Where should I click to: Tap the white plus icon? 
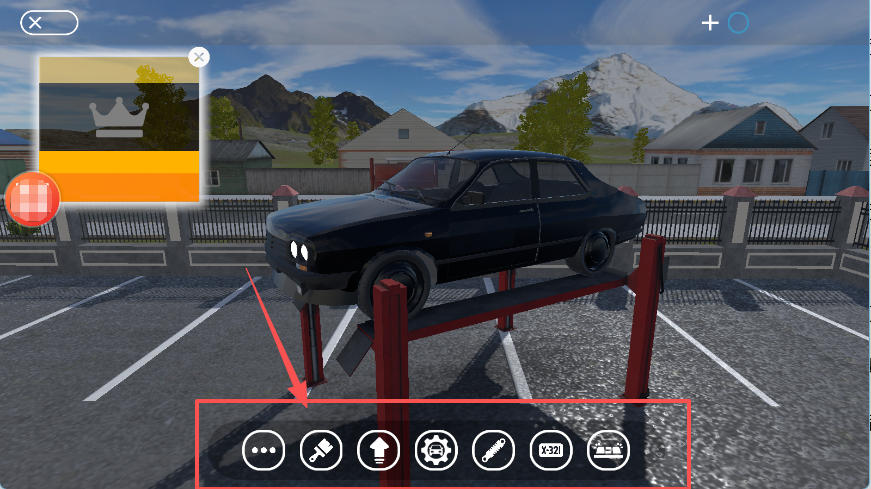tap(710, 22)
